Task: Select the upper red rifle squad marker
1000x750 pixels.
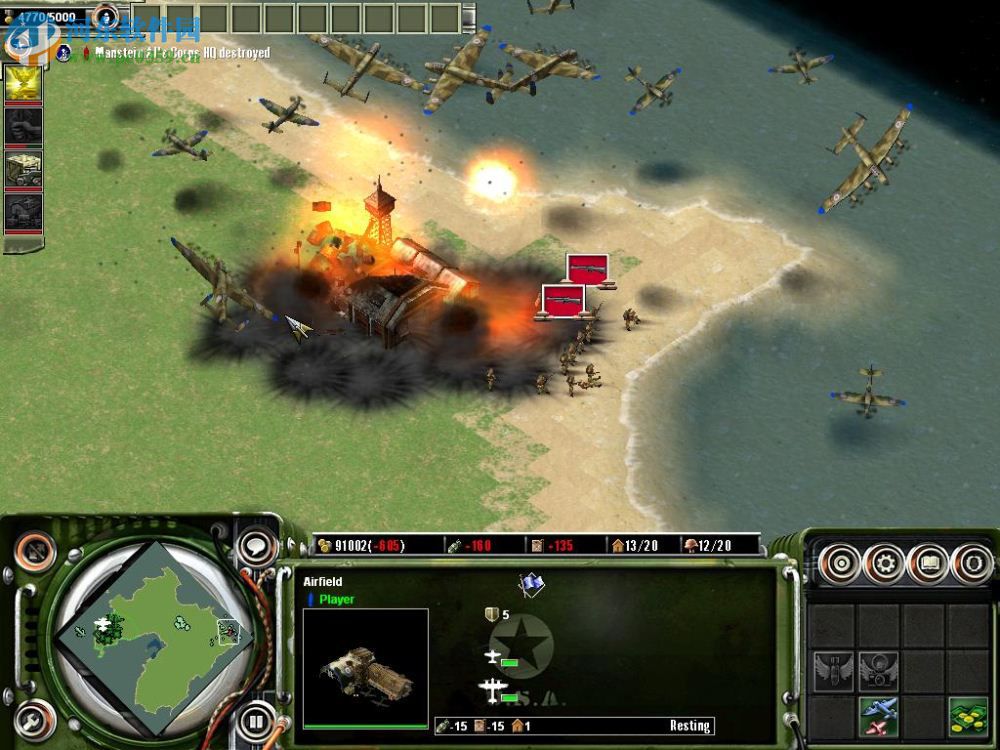Action: tap(587, 268)
